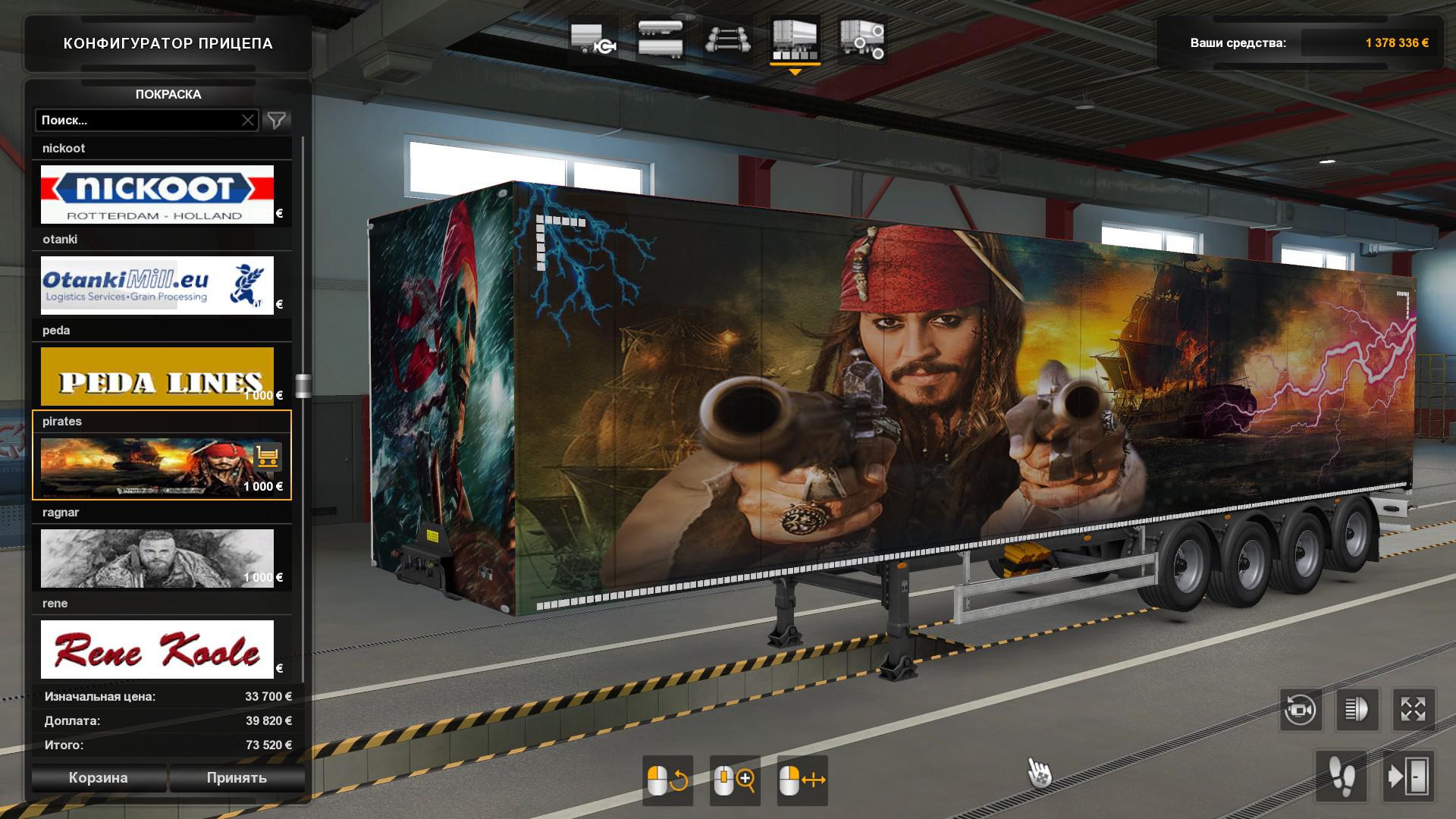The height and width of the screenshot is (819, 1456).
Task: Choose the OtankiMill.eu trailer skin
Action: [x=157, y=285]
